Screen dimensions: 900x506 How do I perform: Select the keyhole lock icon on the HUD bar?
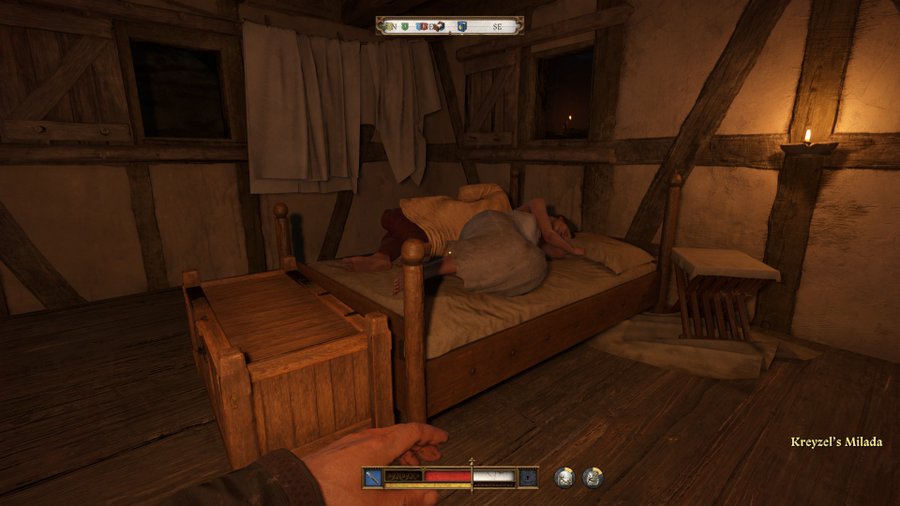529,478
